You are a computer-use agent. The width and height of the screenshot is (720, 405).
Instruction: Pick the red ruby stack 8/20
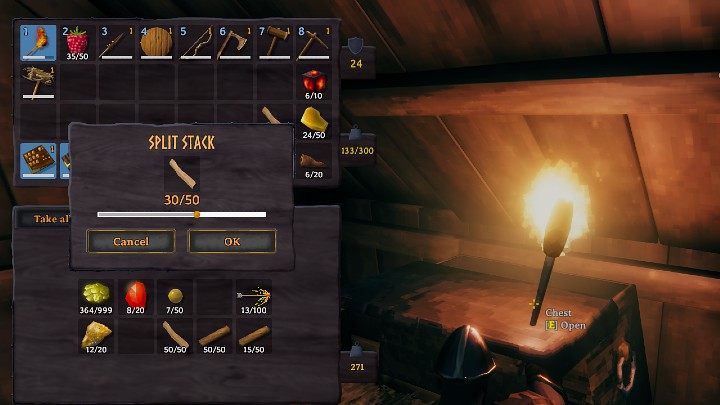click(x=136, y=296)
